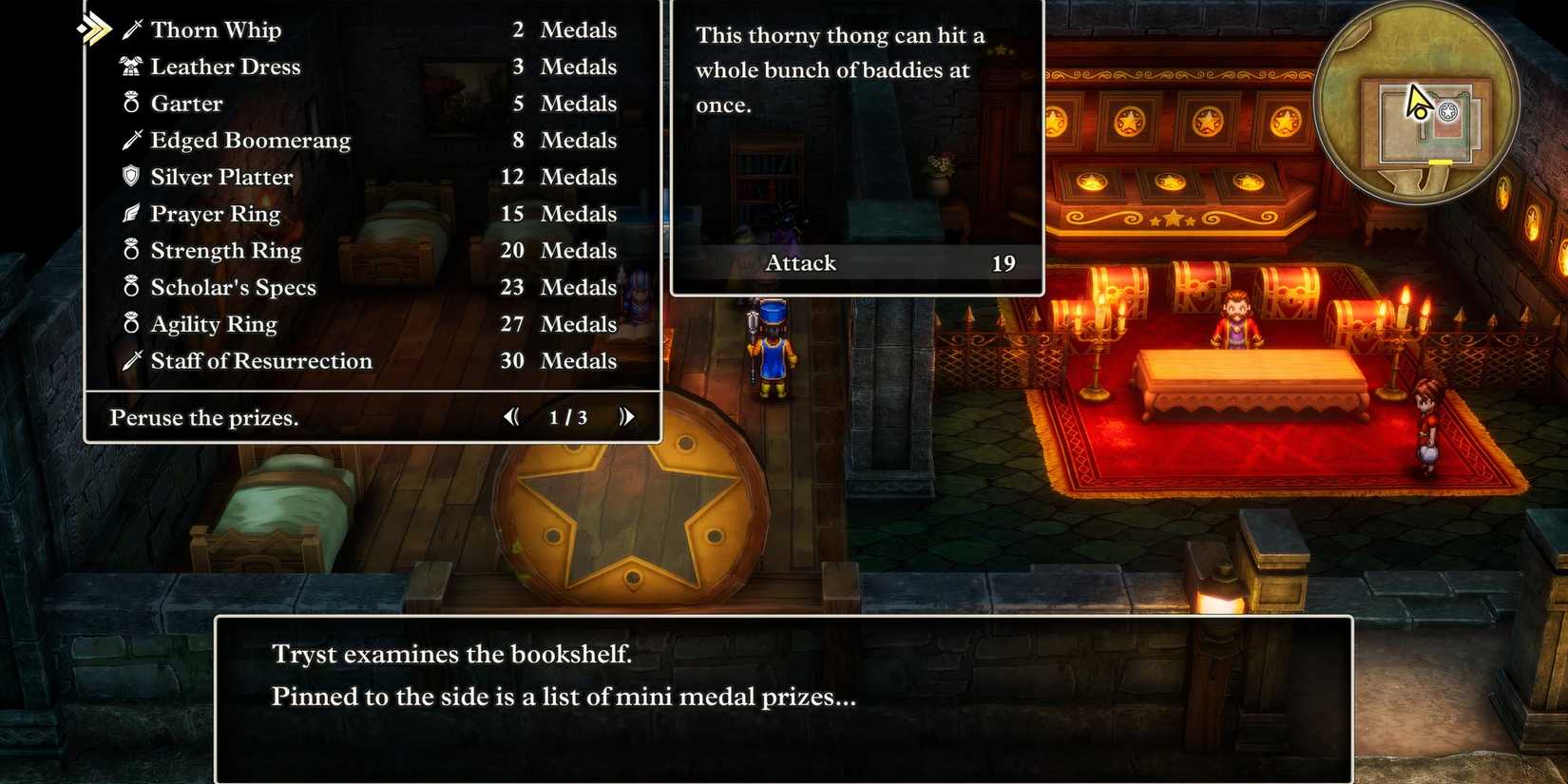Toggle selection of the Scholar's Specs entry
The image size is (1568, 784).
coord(233,287)
